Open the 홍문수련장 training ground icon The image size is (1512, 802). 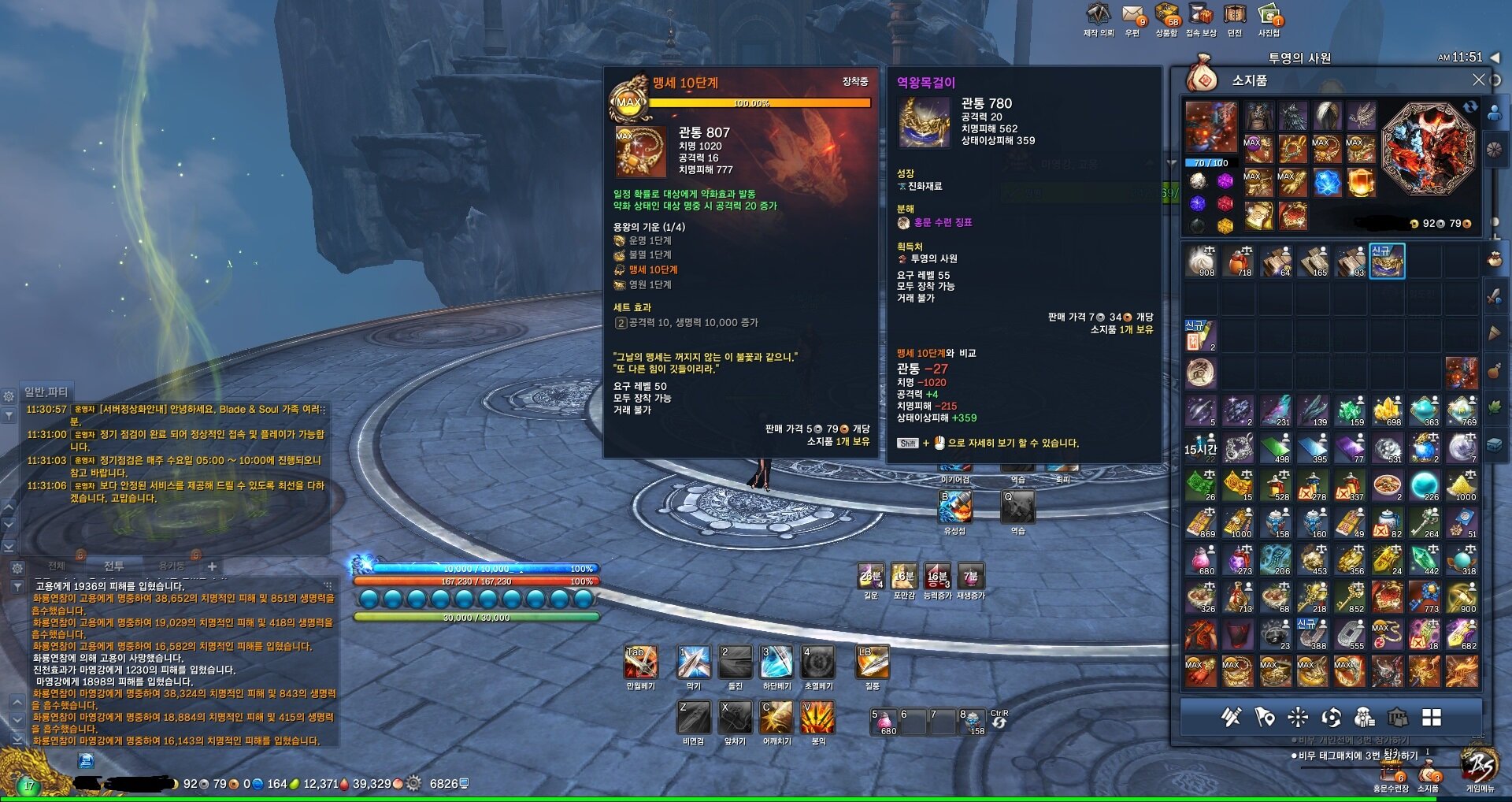tap(1392, 776)
